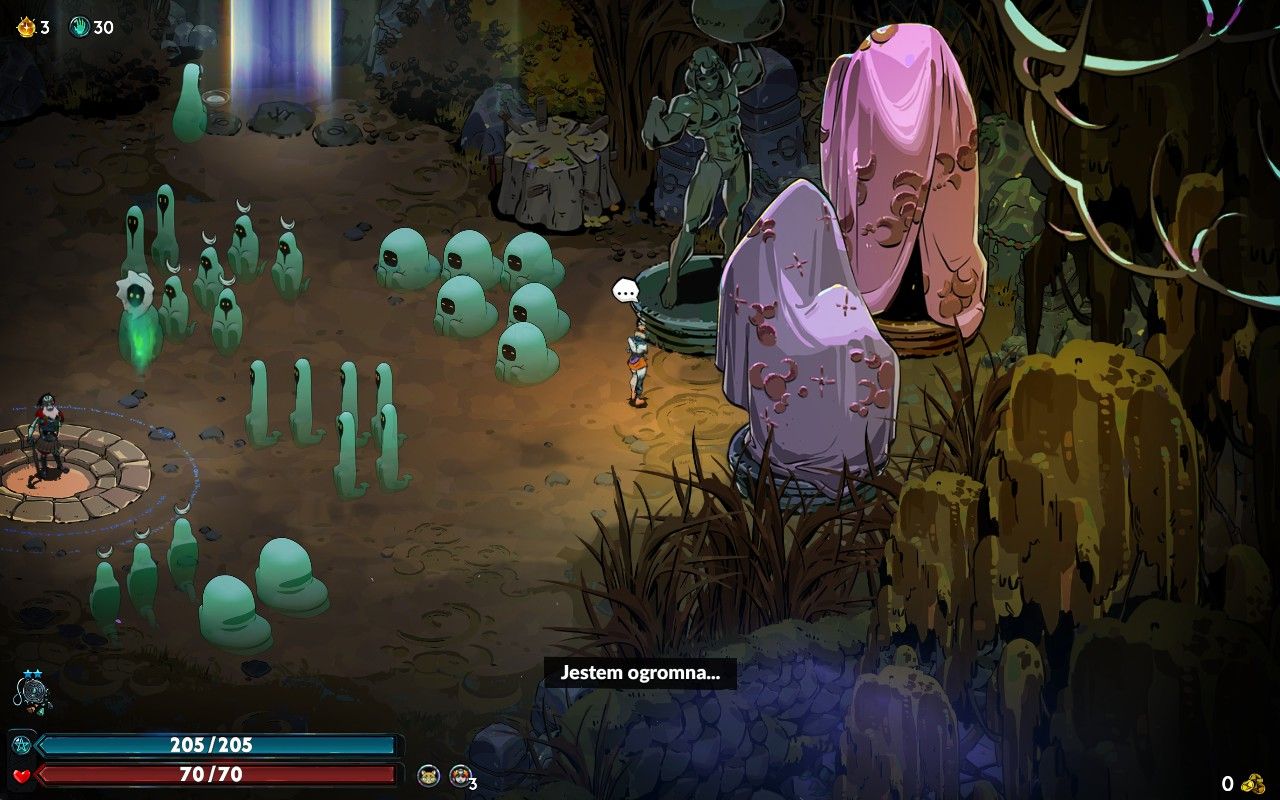Select the teal hand resource icon

pos(79,27)
